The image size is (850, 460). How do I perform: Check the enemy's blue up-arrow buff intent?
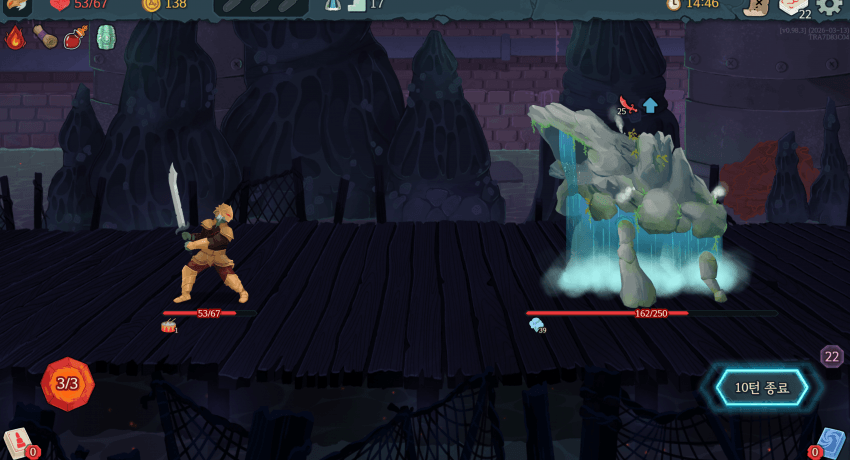[650, 105]
